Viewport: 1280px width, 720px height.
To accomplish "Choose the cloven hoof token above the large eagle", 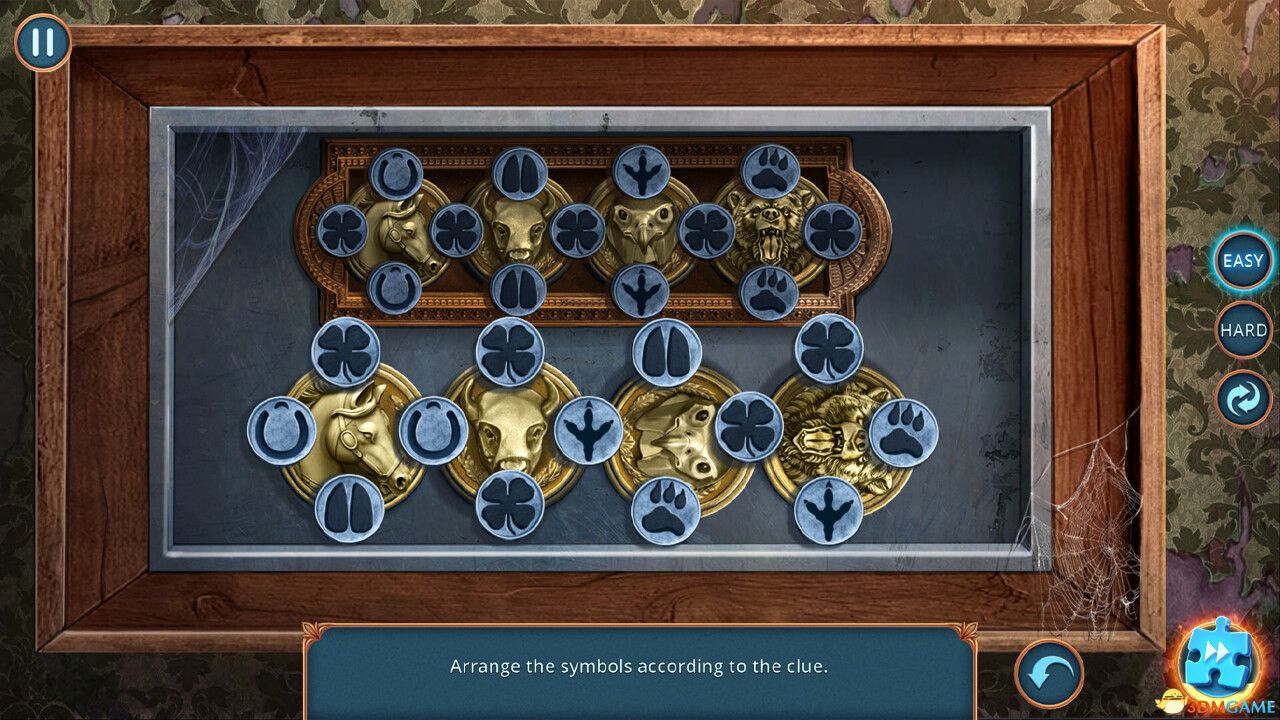I will coord(666,352).
